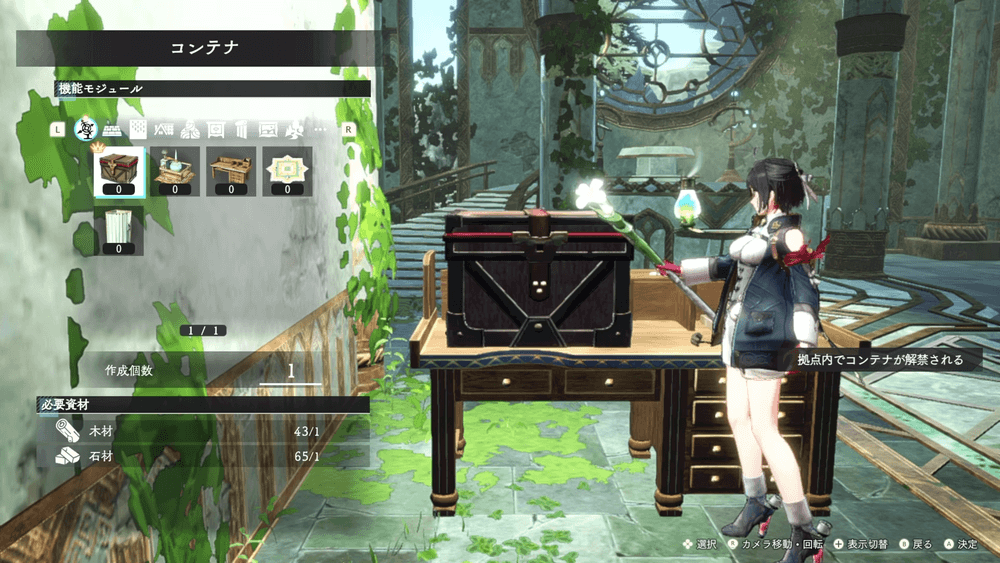
Task: Open the picture frame category tab
Action: pyautogui.click(x=268, y=130)
